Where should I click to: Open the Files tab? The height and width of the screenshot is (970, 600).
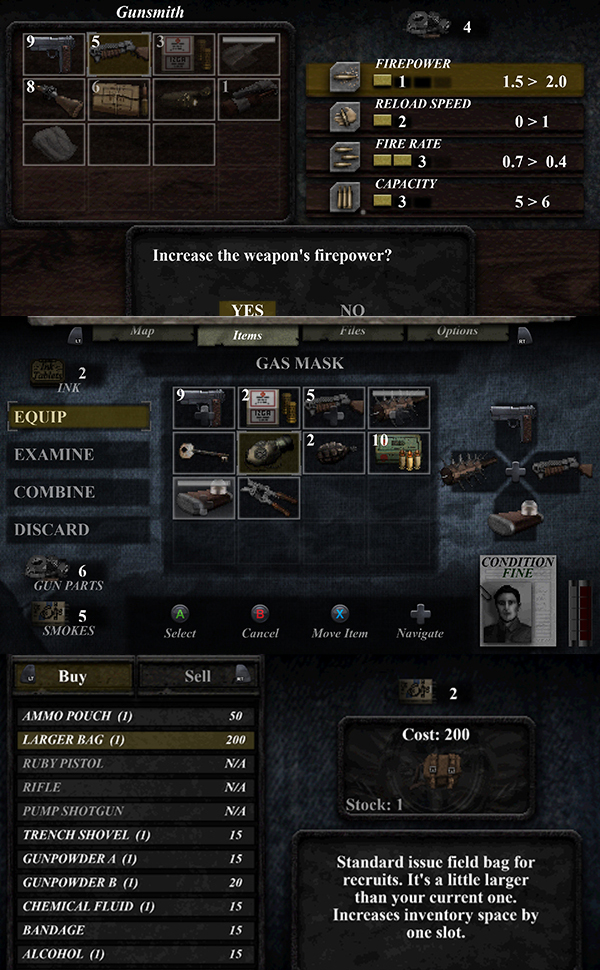352,332
